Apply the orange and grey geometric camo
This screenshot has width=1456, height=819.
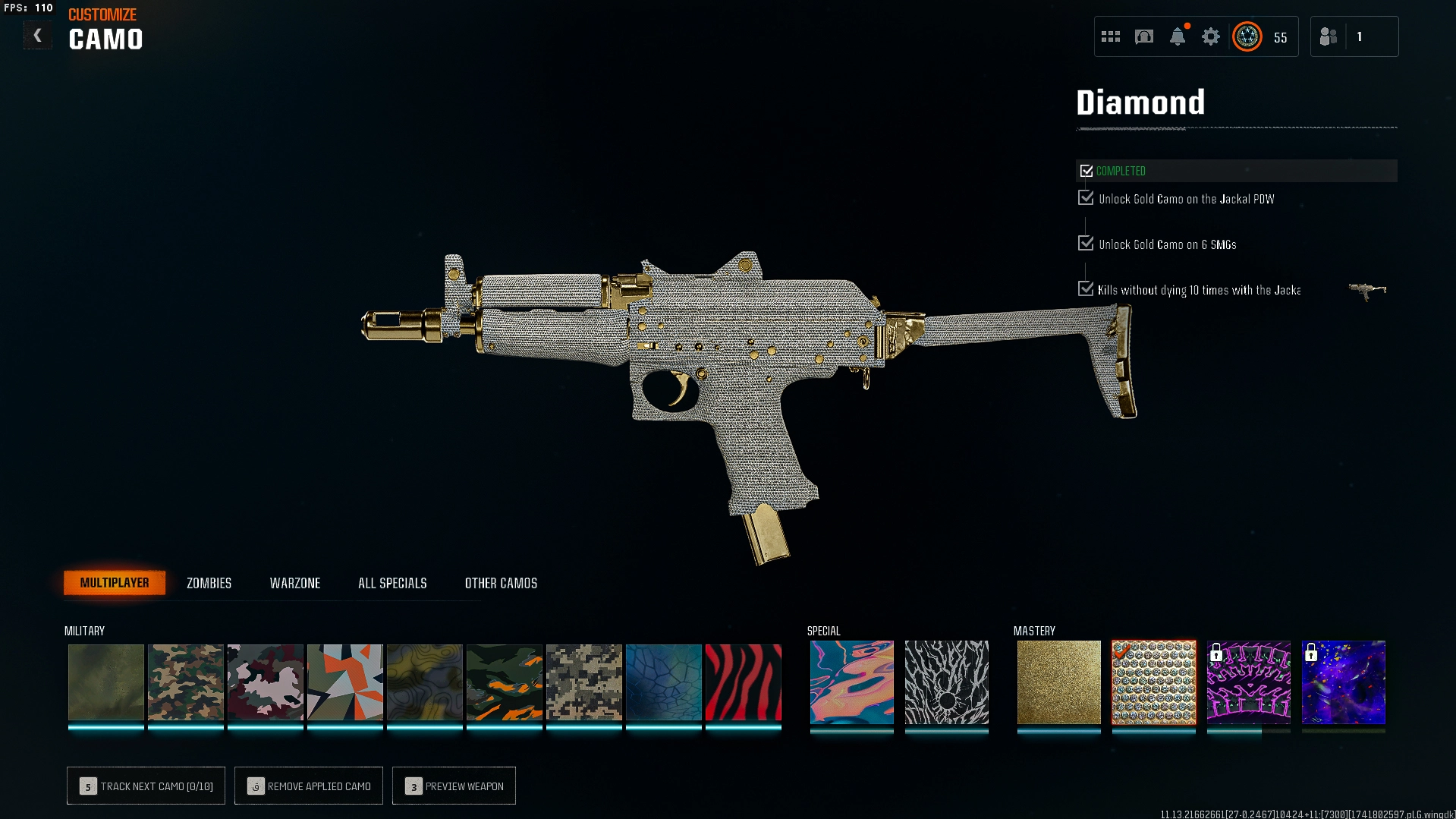click(344, 682)
